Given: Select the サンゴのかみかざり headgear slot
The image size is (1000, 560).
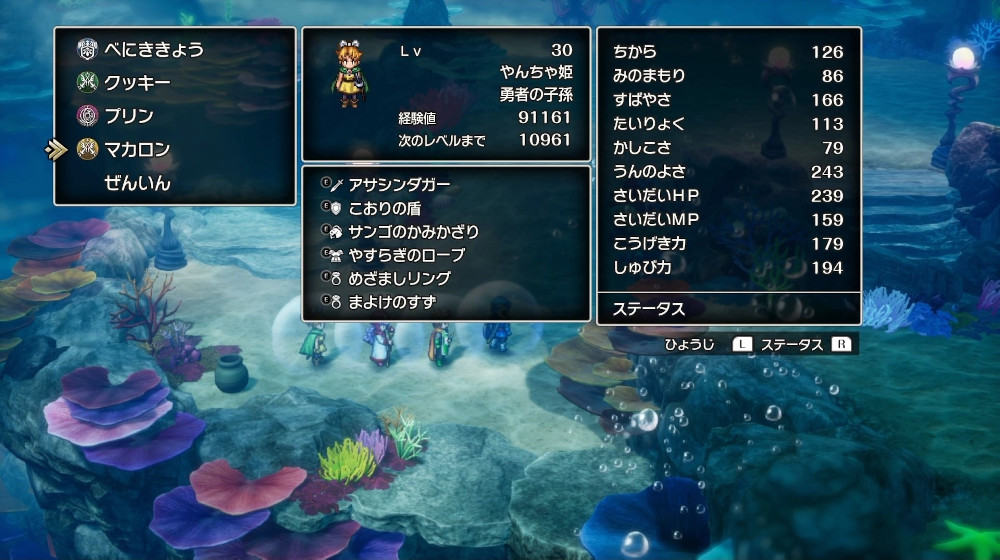Looking at the screenshot, I should coord(413,232).
